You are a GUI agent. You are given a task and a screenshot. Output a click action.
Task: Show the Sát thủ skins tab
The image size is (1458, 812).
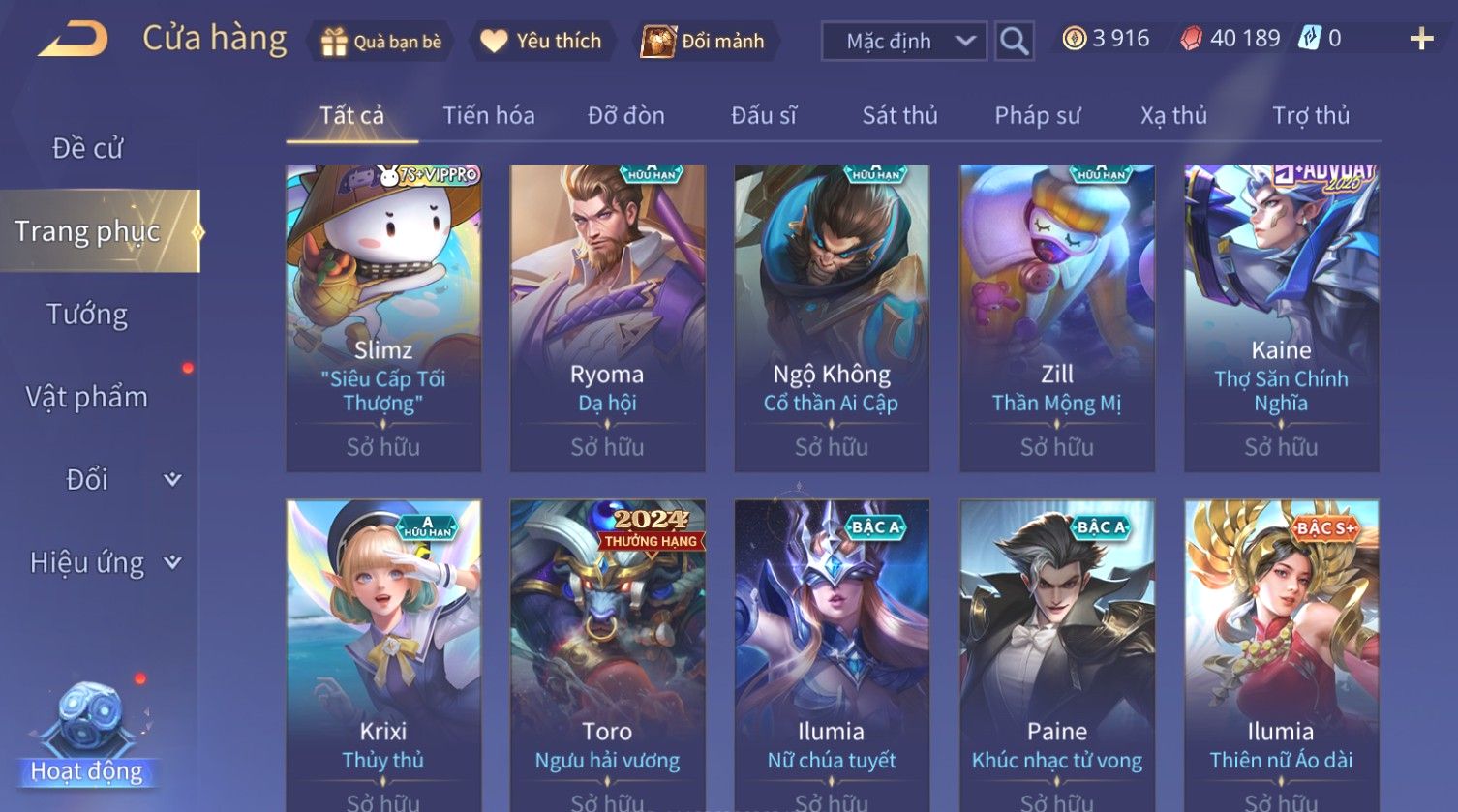click(899, 116)
